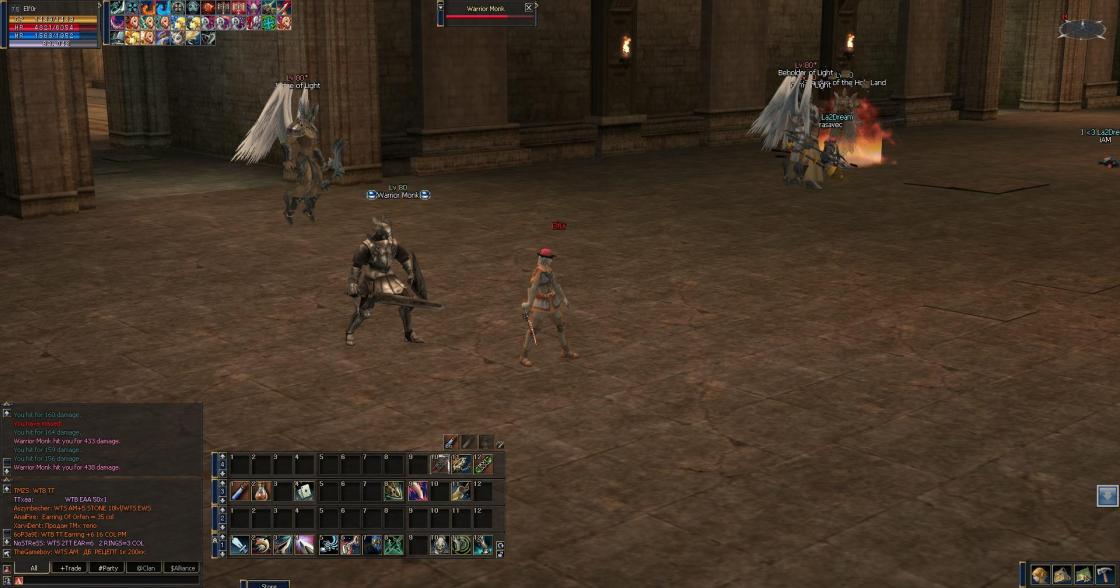Image resolution: width=1120 pixels, height=588 pixels.
Task: Close the Warrior Monk target window
Action: [529, 8]
